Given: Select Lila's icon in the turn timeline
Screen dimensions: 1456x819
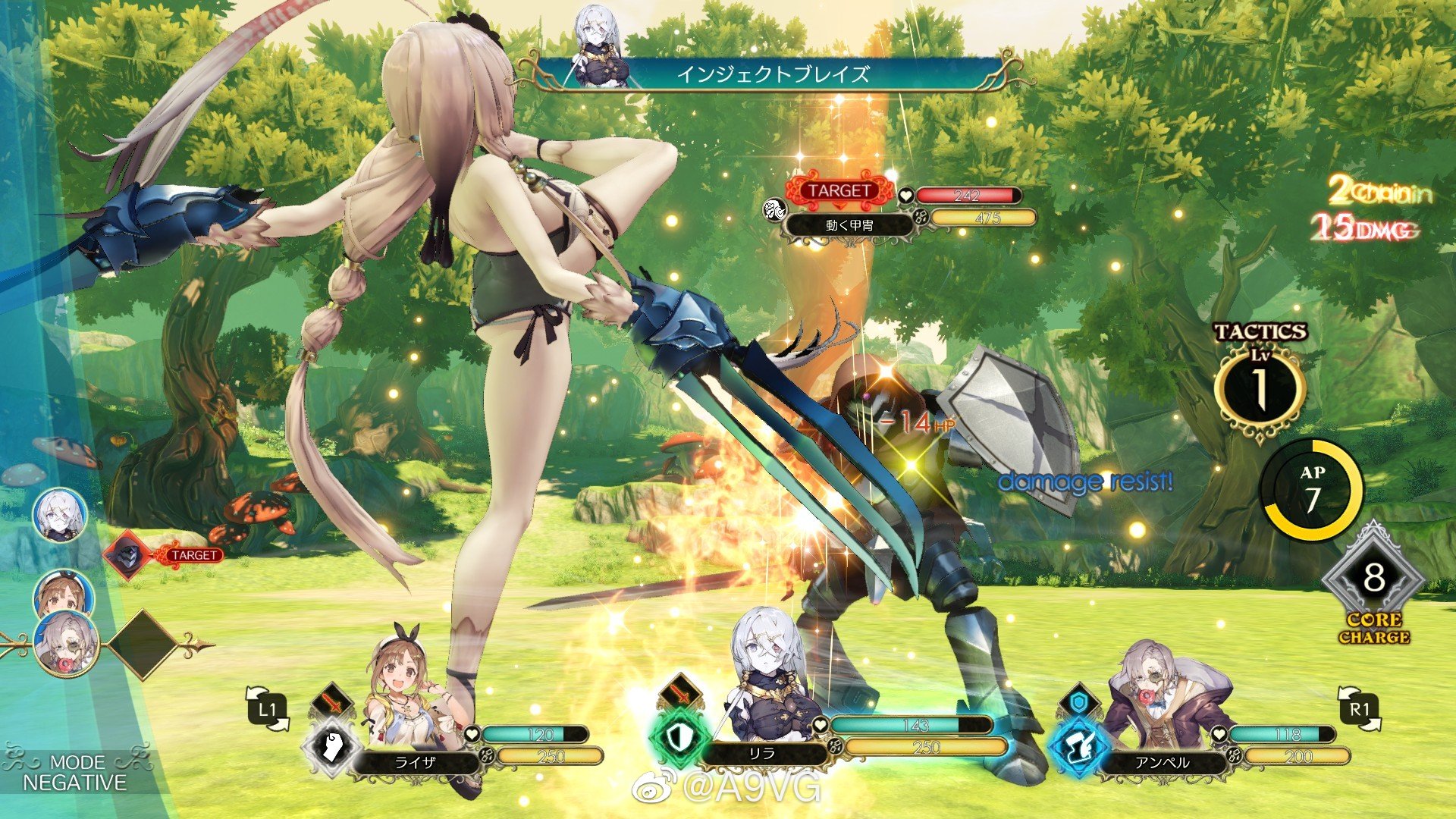Looking at the screenshot, I should [x=60, y=515].
